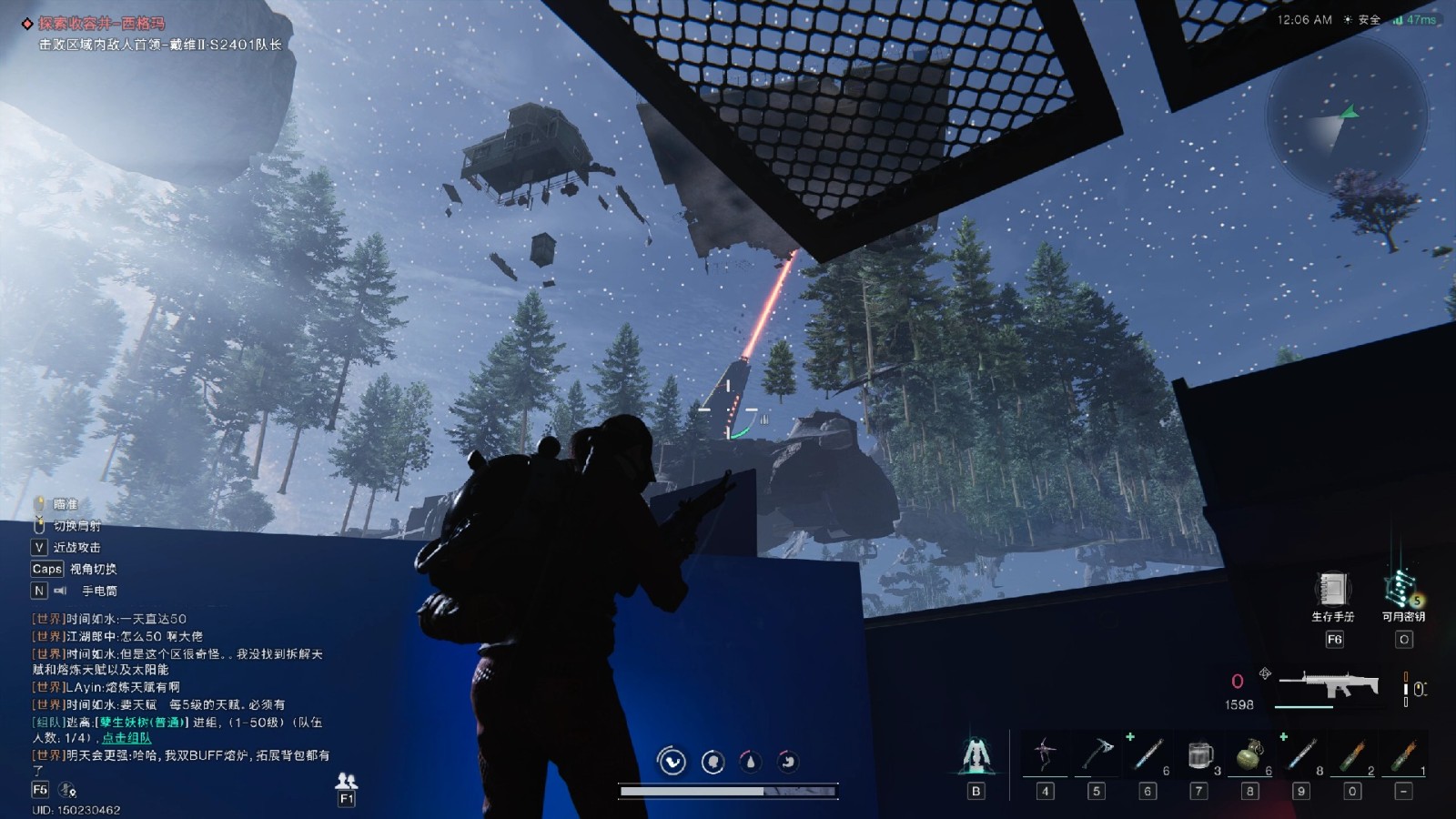Toggle the voice chat microphone icon

tap(67, 790)
